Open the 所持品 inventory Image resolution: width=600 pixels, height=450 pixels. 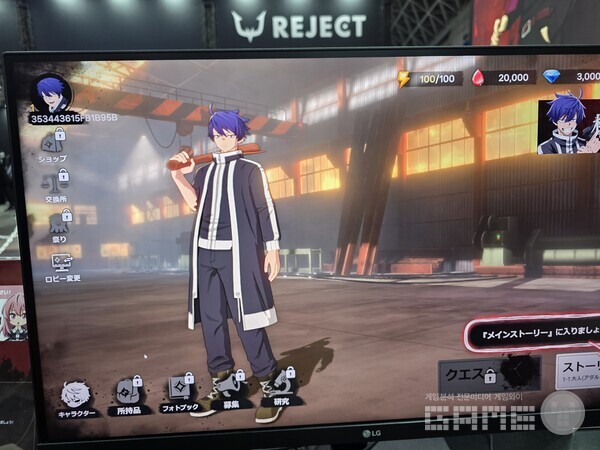click(x=128, y=395)
